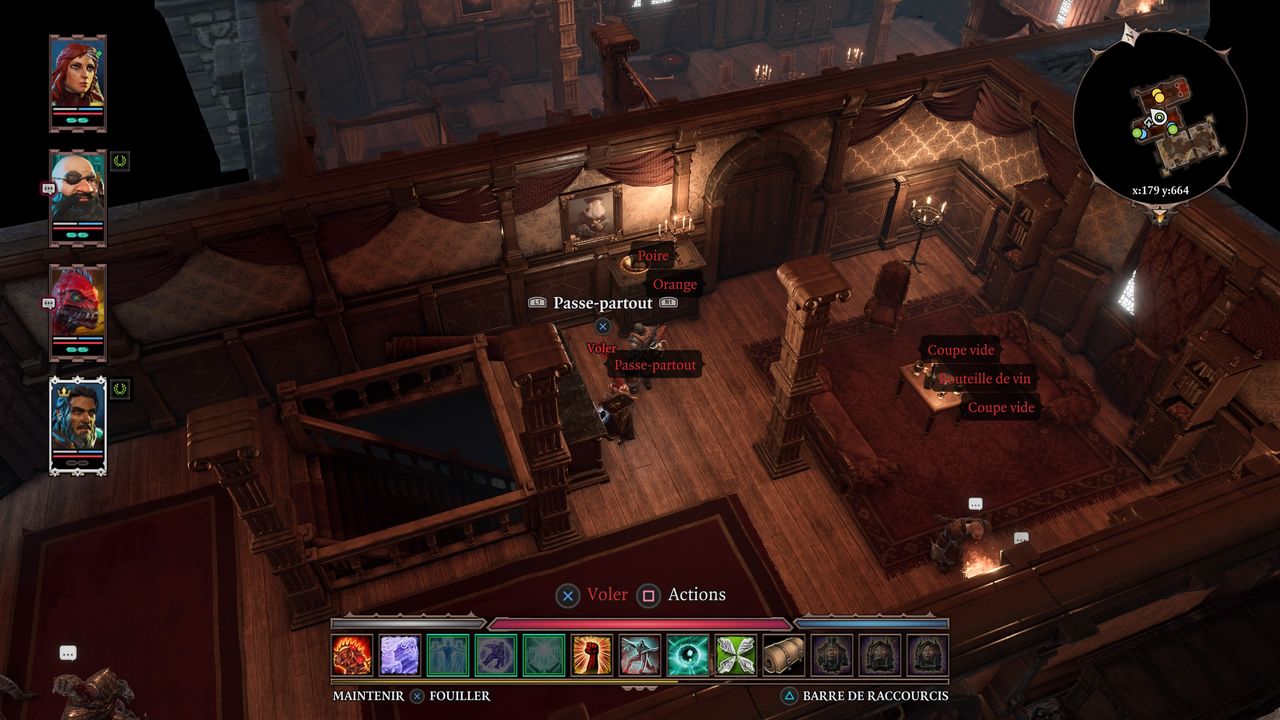Image resolution: width=1280 pixels, height=720 pixels.
Task: Activate the green four-wing skill
Action: click(x=736, y=655)
